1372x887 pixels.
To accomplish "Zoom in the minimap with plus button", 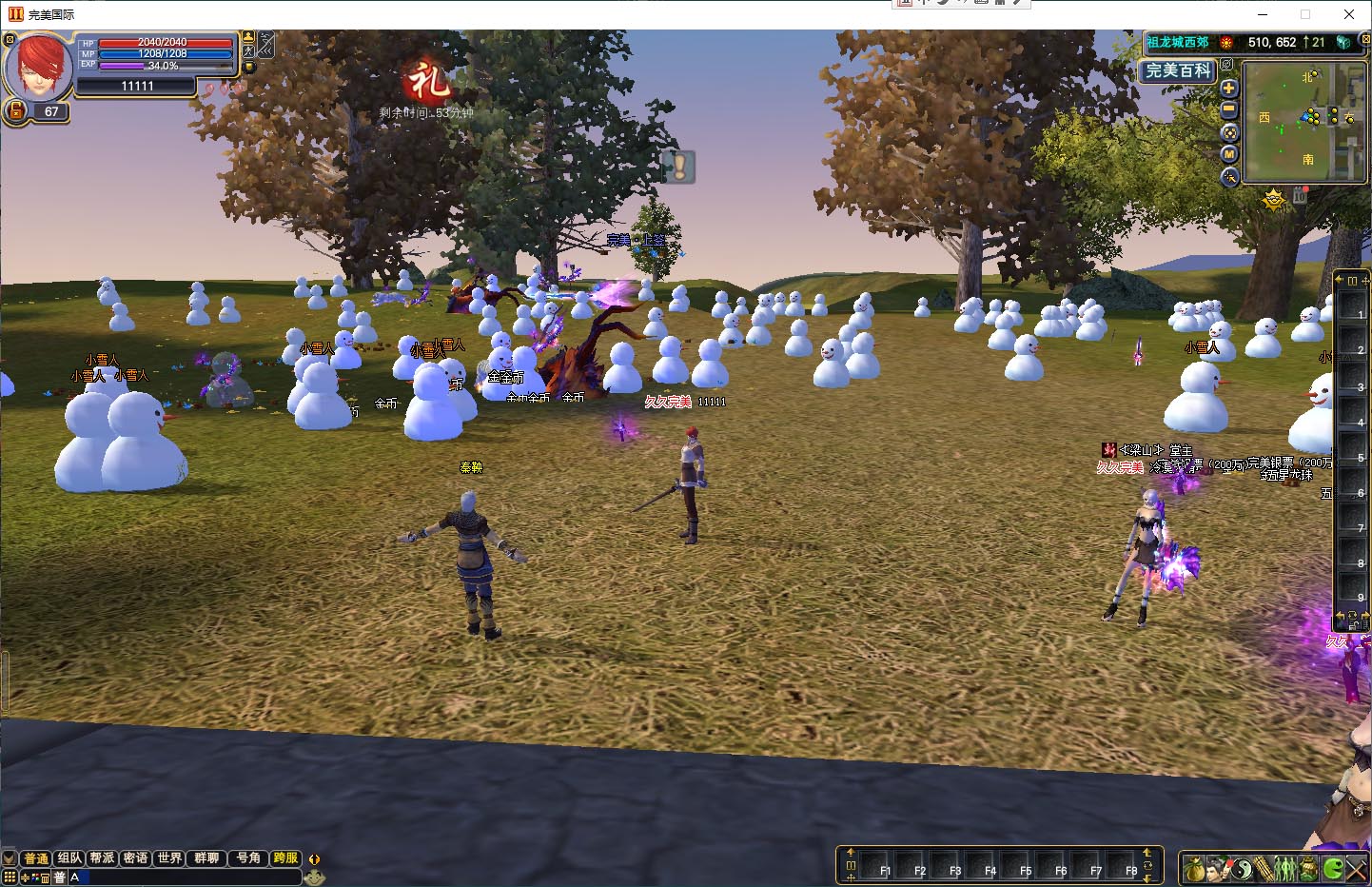I will [x=1228, y=89].
